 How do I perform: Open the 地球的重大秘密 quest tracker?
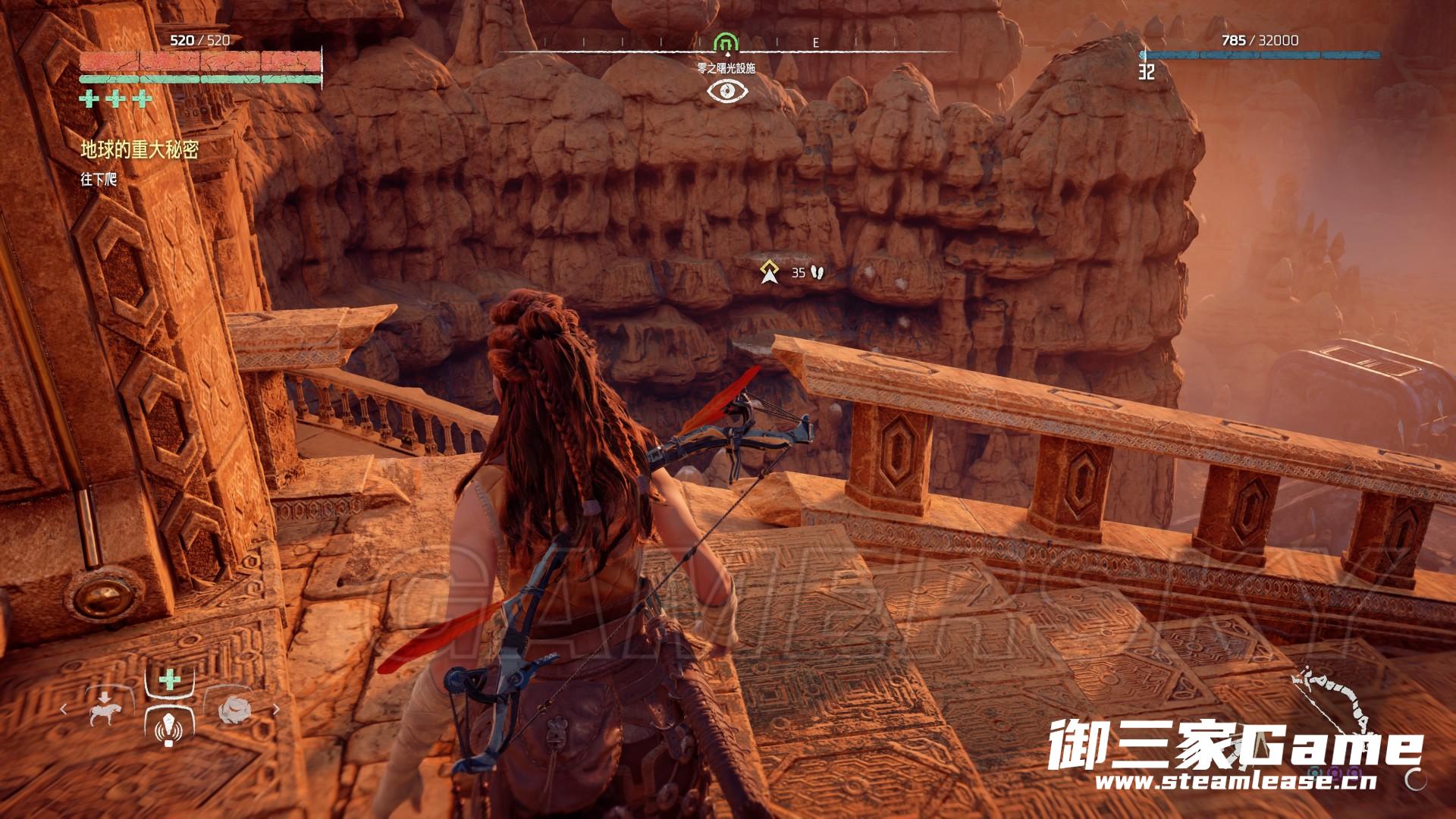(x=140, y=150)
